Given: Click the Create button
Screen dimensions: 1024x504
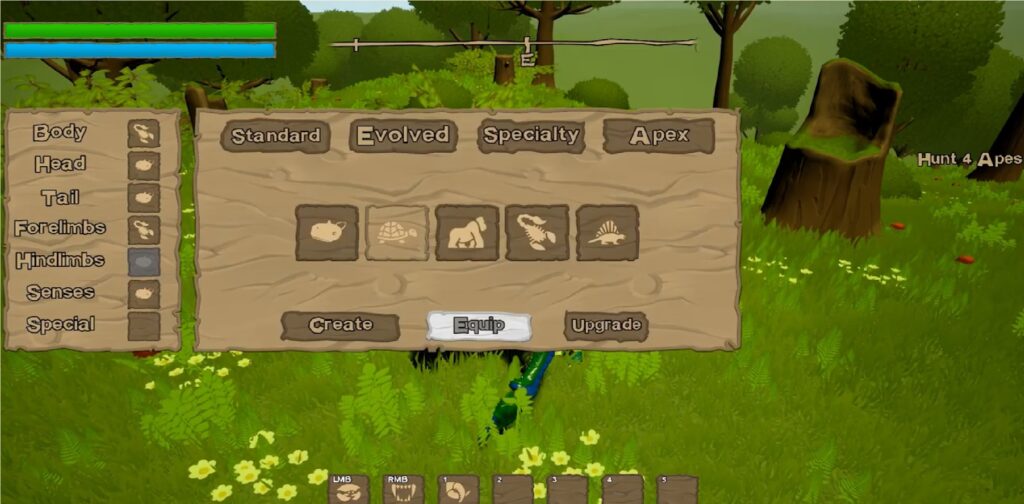Looking at the screenshot, I should tap(340, 325).
